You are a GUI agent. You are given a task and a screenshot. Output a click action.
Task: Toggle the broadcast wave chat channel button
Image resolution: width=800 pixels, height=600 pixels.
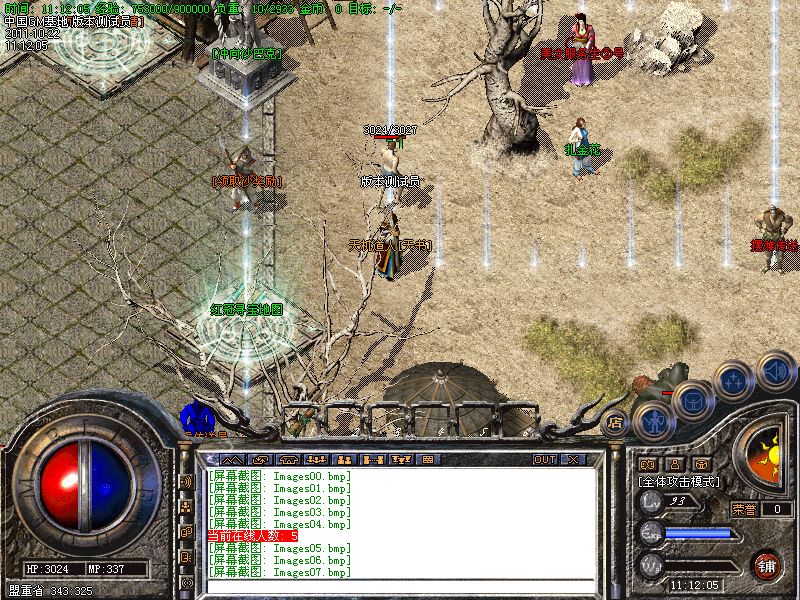[x=186, y=481]
